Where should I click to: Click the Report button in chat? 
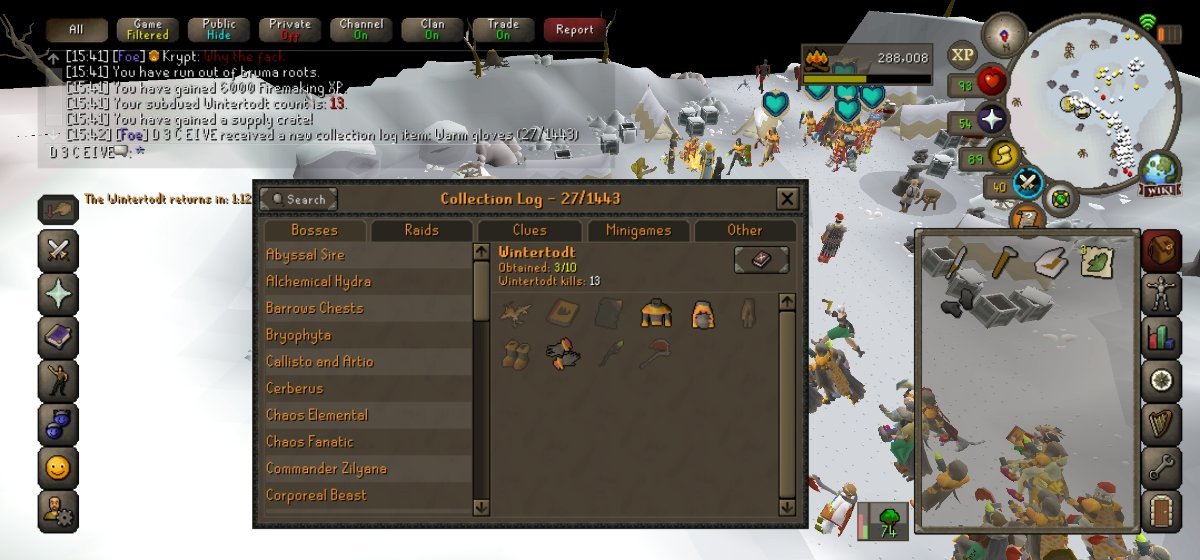pyautogui.click(x=575, y=30)
